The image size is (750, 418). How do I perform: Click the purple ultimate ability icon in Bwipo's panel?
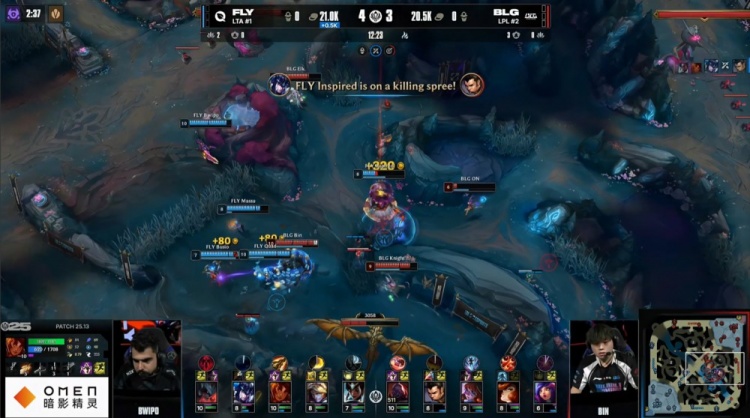87,367
